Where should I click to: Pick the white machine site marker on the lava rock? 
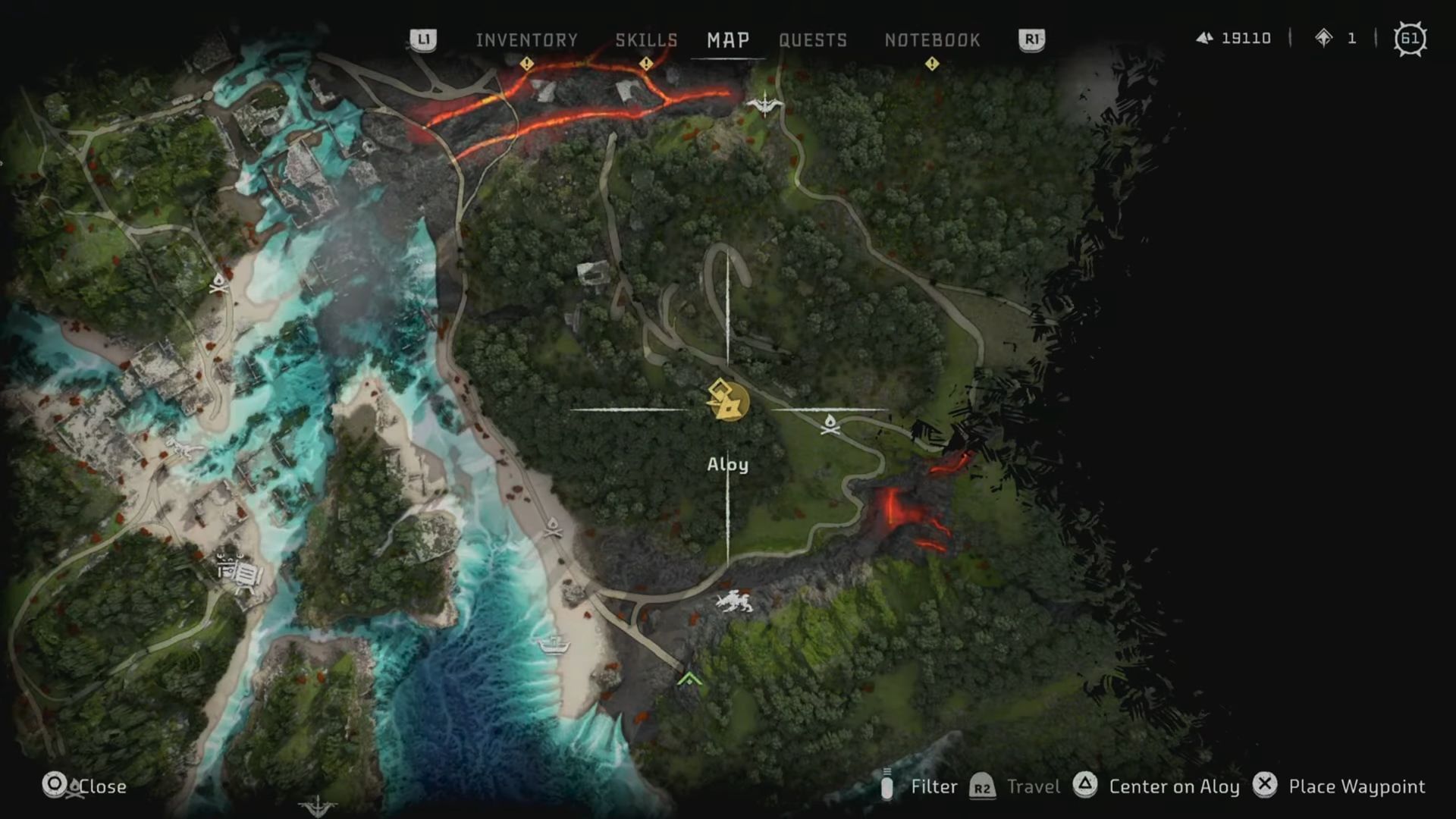(734, 602)
